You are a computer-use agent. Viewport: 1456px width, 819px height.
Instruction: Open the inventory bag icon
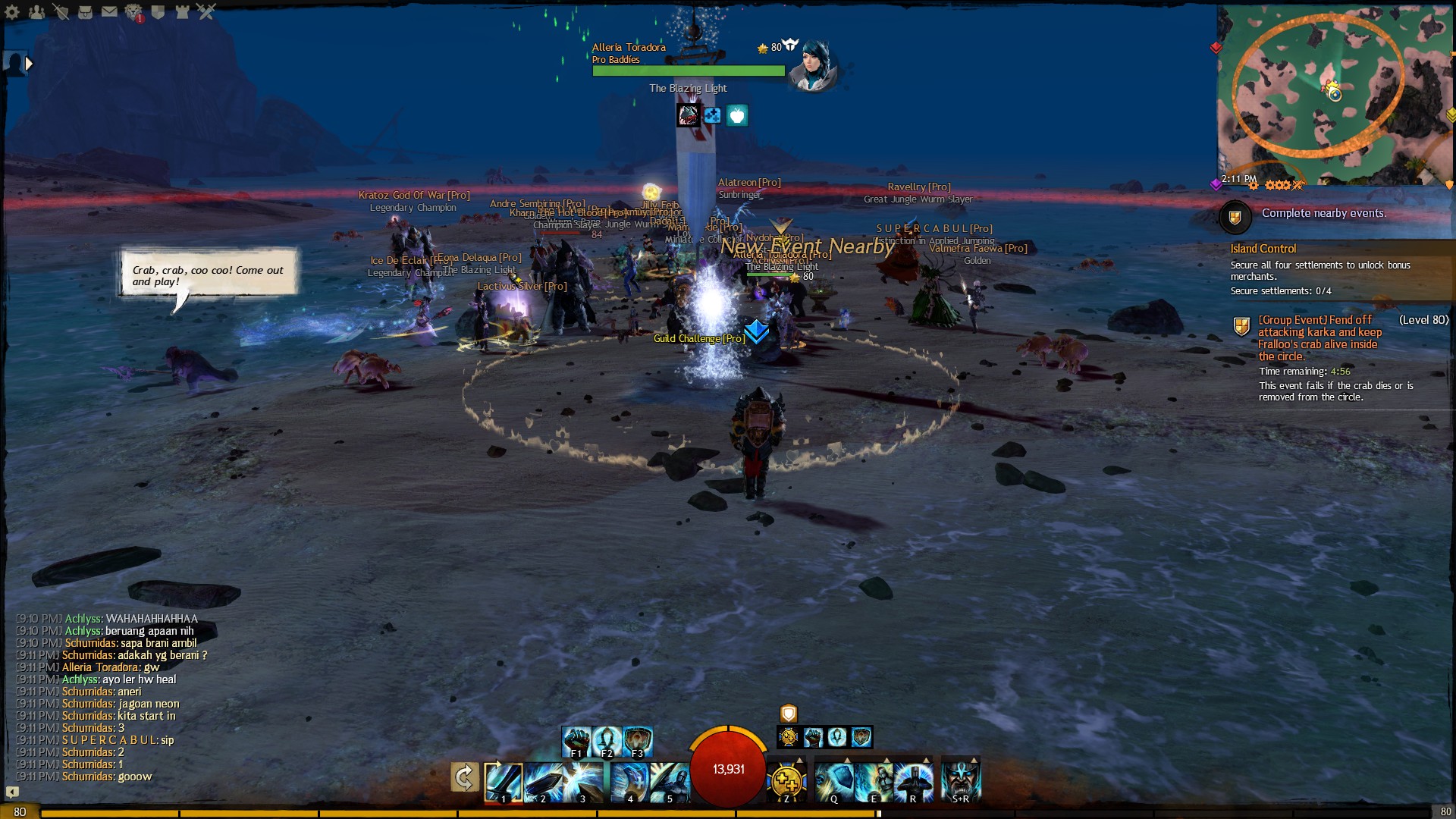point(86,12)
